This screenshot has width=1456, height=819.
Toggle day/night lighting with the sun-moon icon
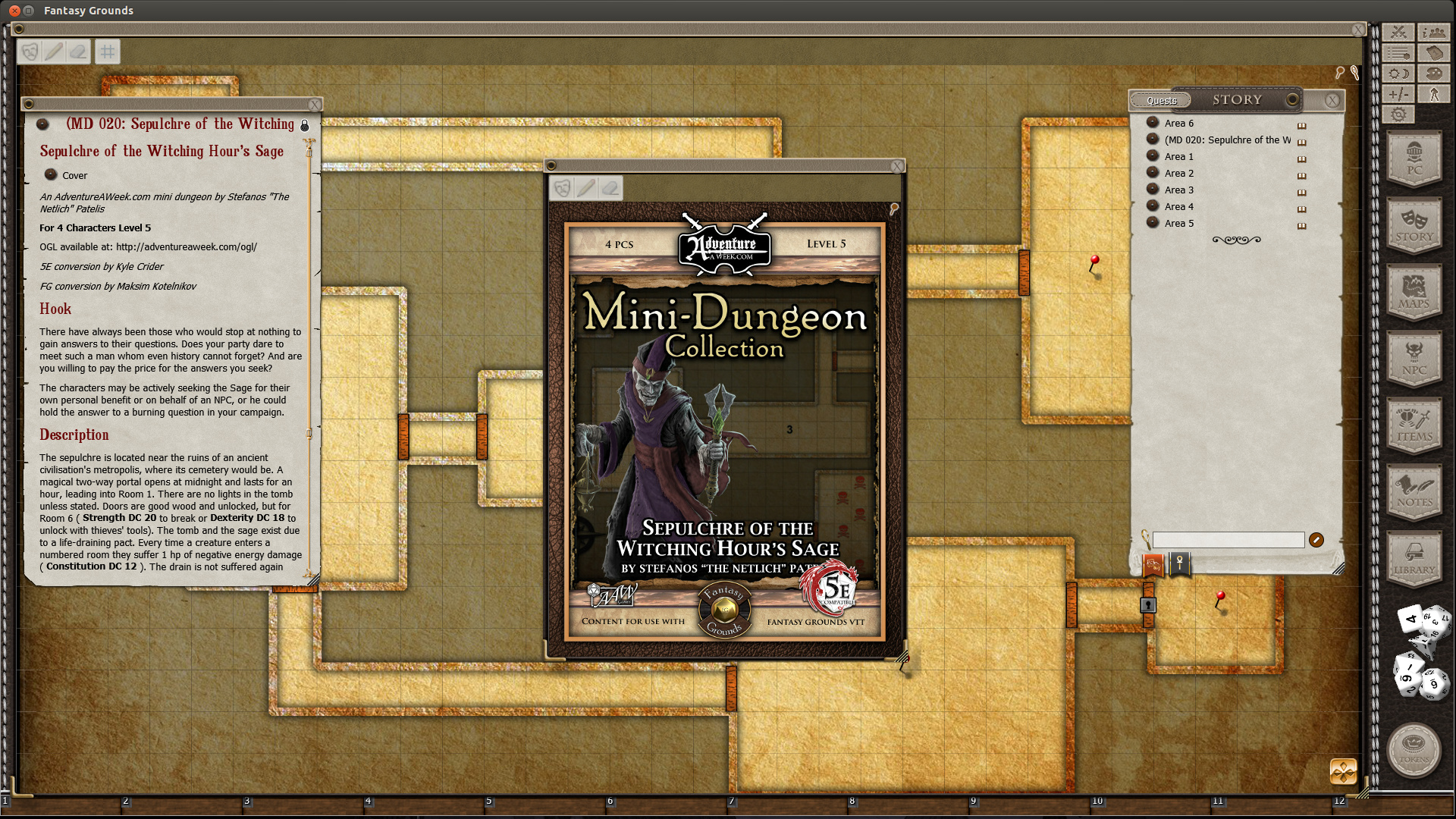(x=1399, y=73)
